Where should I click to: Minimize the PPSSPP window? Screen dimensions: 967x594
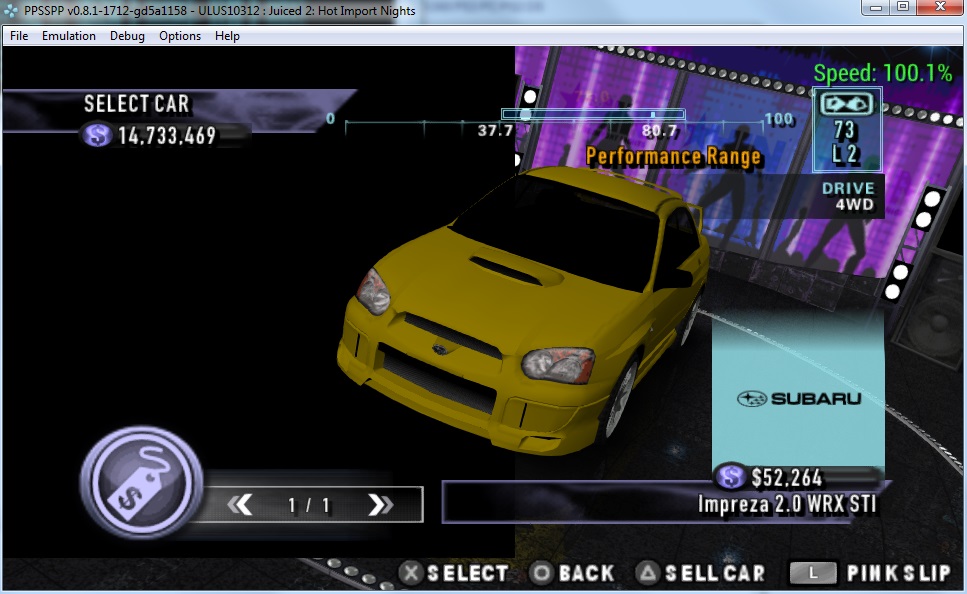click(x=877, y=8)
